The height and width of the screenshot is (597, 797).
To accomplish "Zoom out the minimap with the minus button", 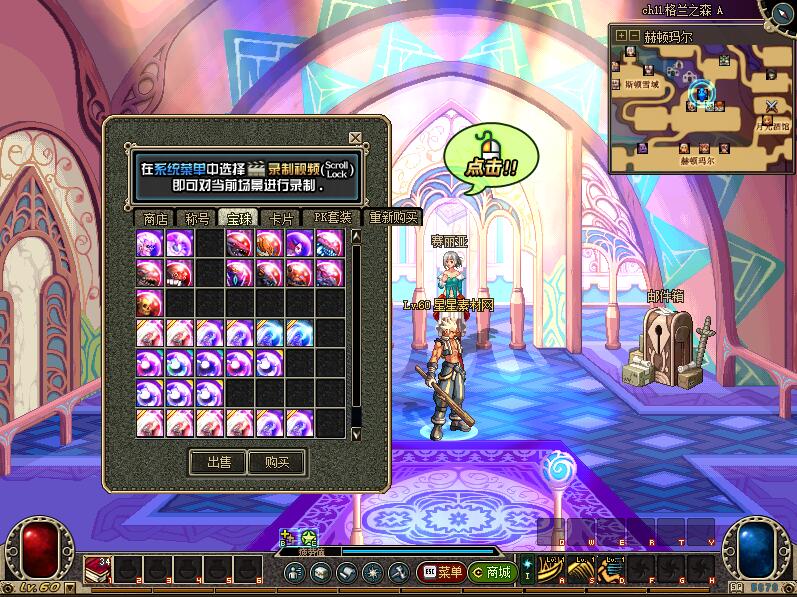I will point(633,35).
